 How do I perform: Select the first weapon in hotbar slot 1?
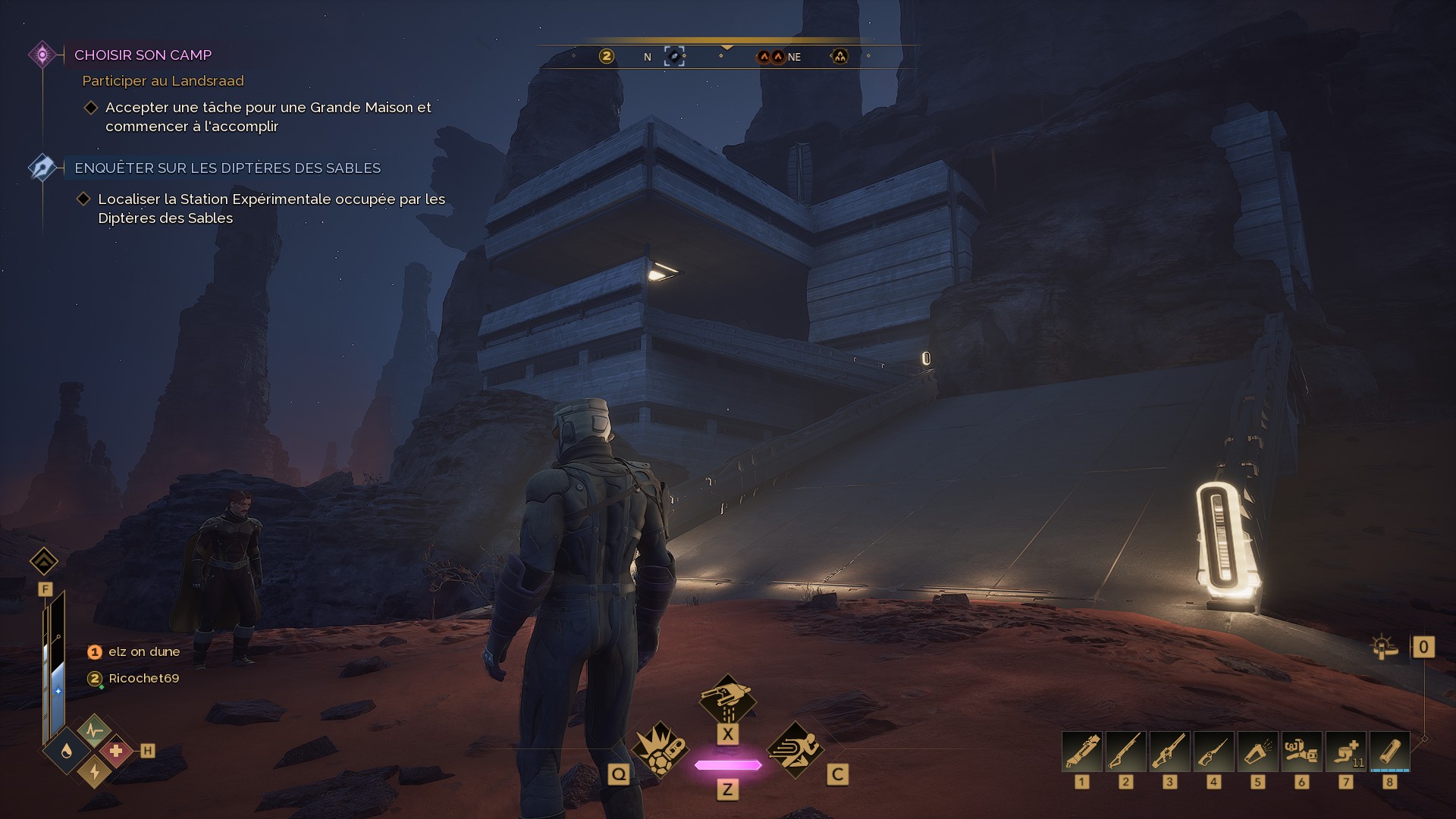click(x=1082, y=752)
